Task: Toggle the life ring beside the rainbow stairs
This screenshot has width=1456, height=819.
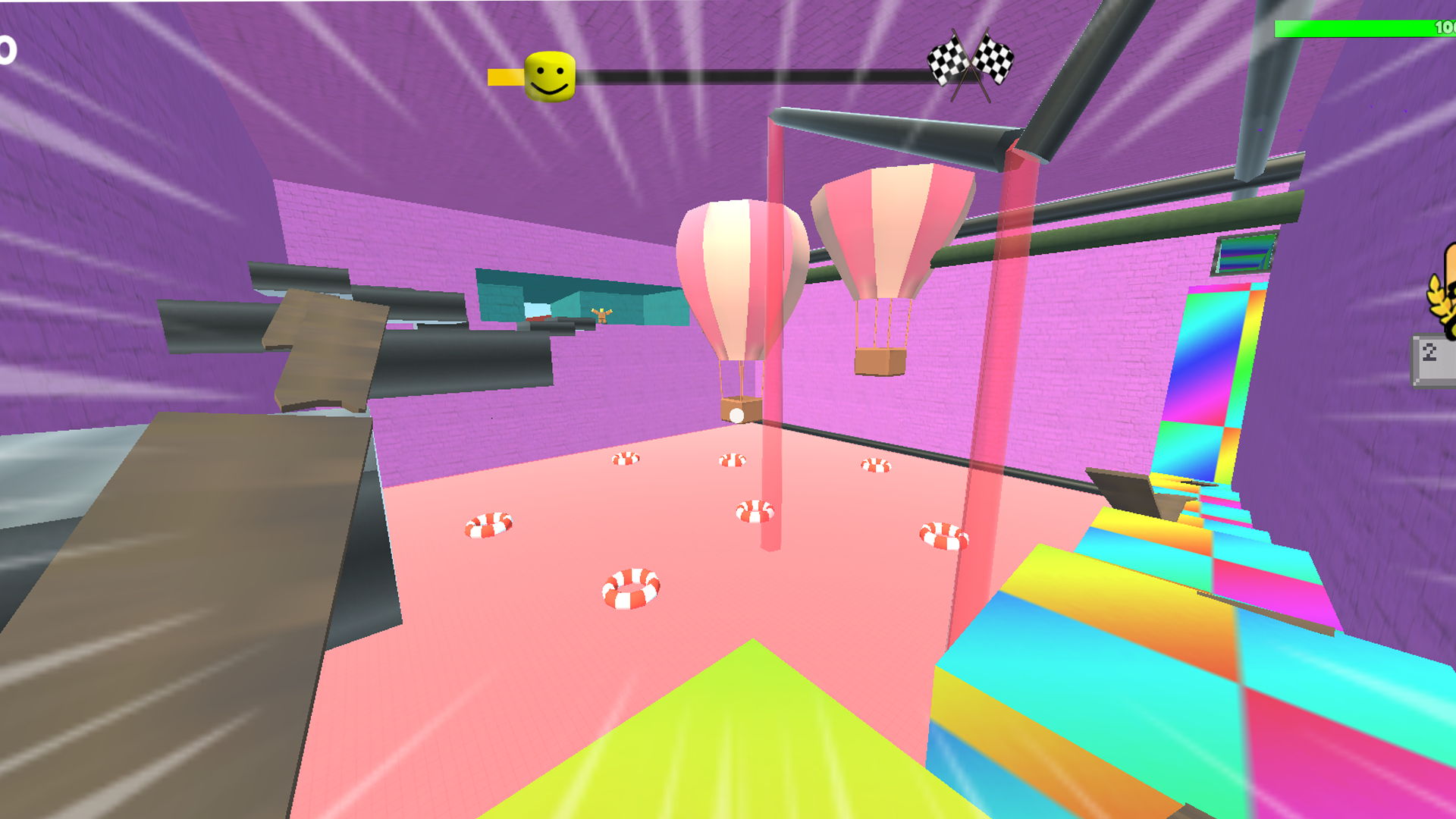Action: click(x=943, y=535)
